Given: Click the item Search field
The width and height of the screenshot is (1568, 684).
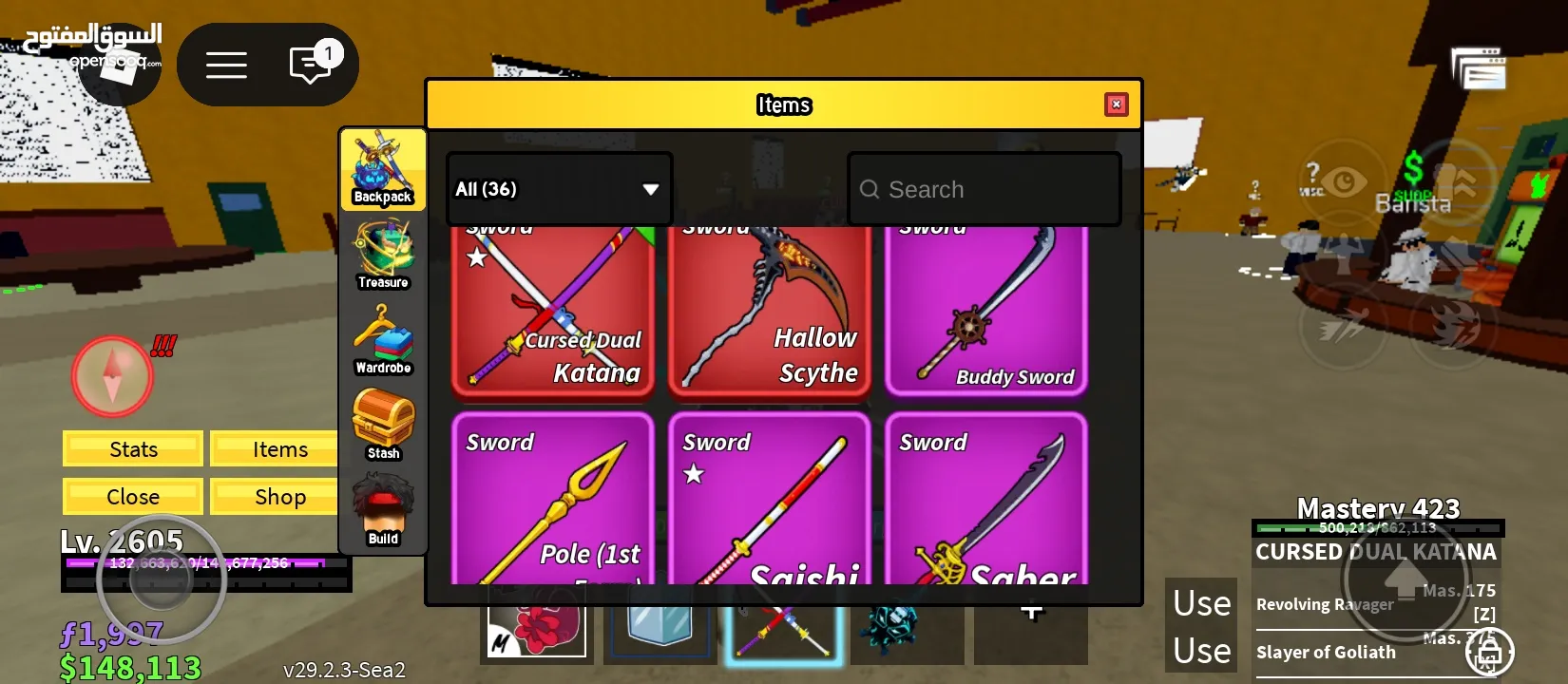Looking at the screenshot, I should click(985, 189).
